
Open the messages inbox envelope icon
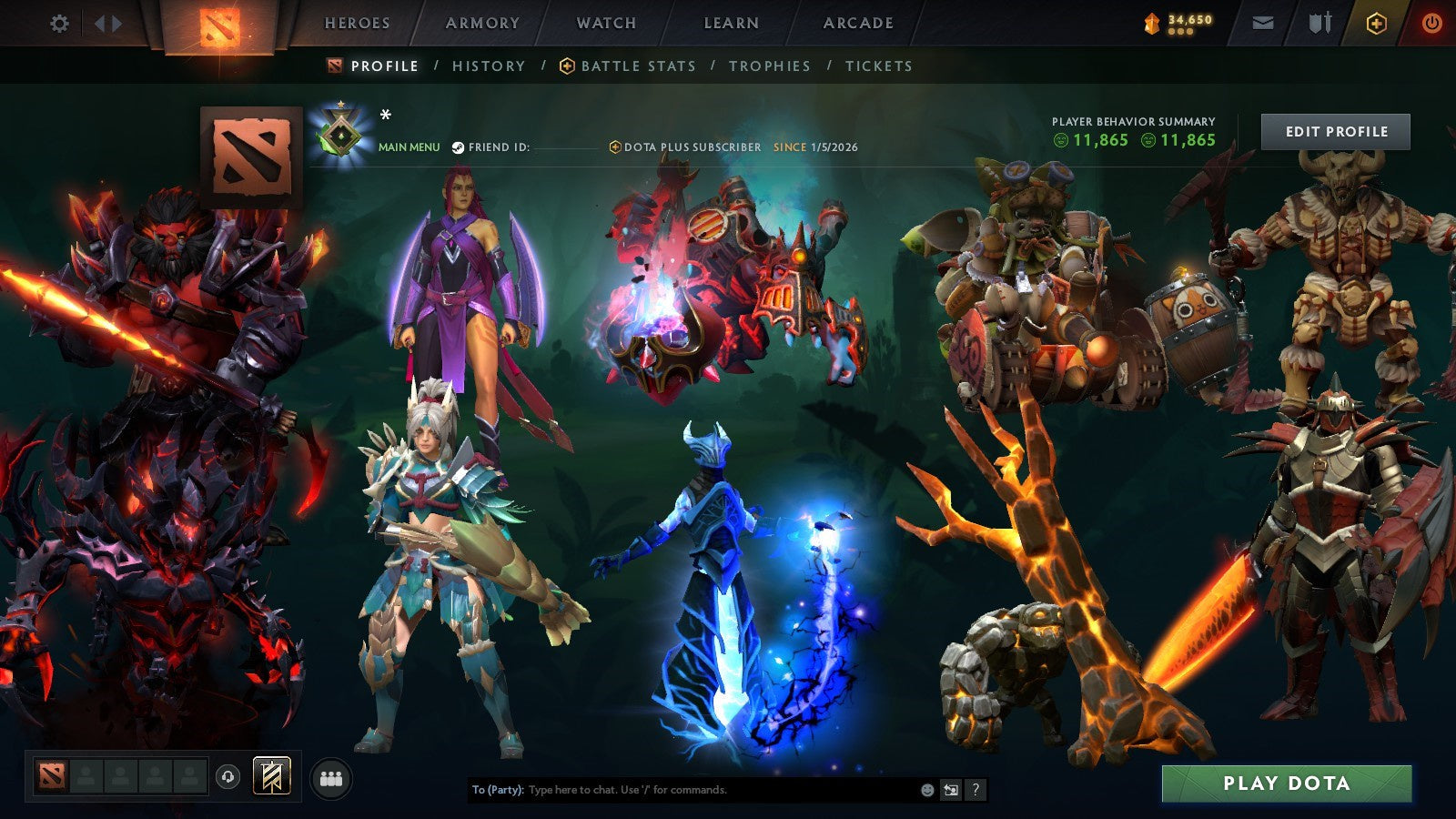1261,23
